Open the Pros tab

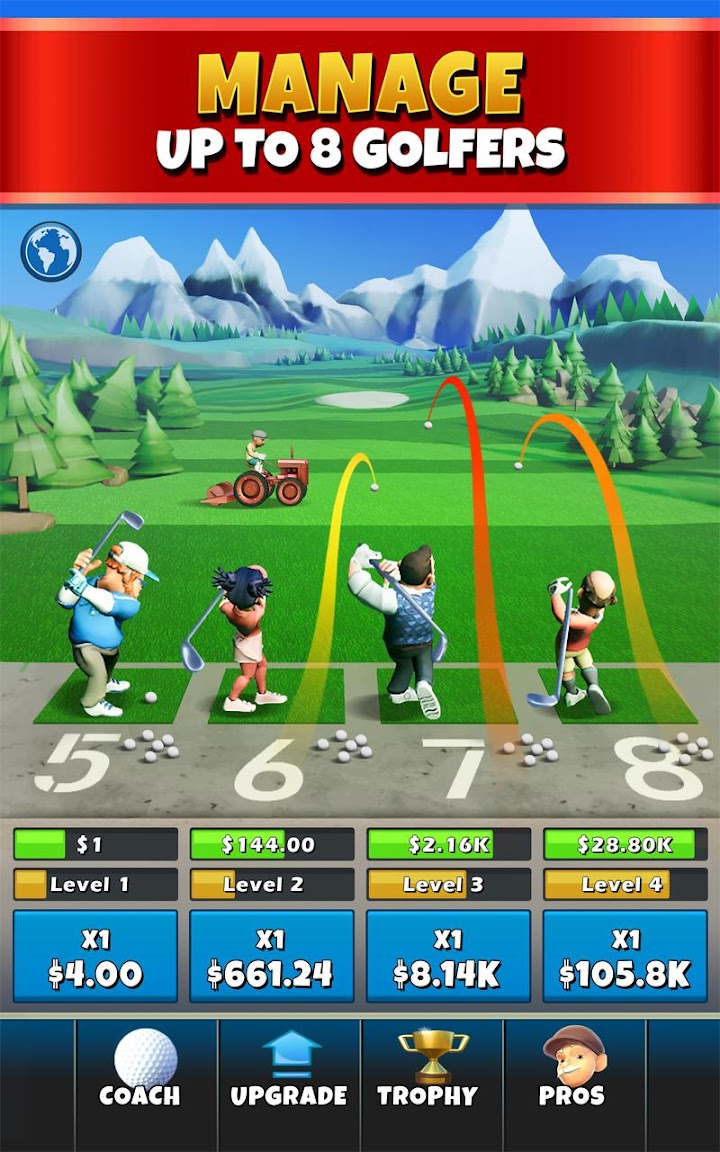tap(573, 1070)
